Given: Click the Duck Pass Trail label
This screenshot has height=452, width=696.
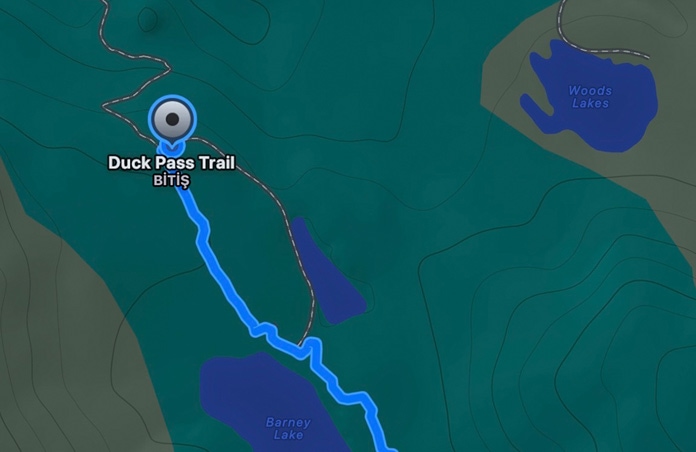Looking at the screenshot, I should [x=171, y=163].
